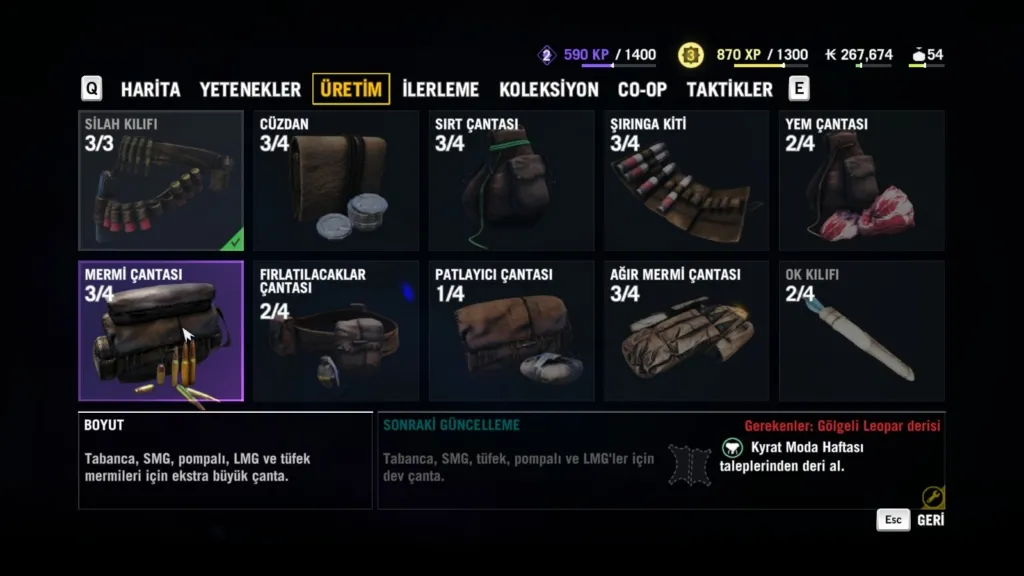Open the KOLEKSİYON tab
This screenshot has width=1024, height=576.
click(548, 89)
